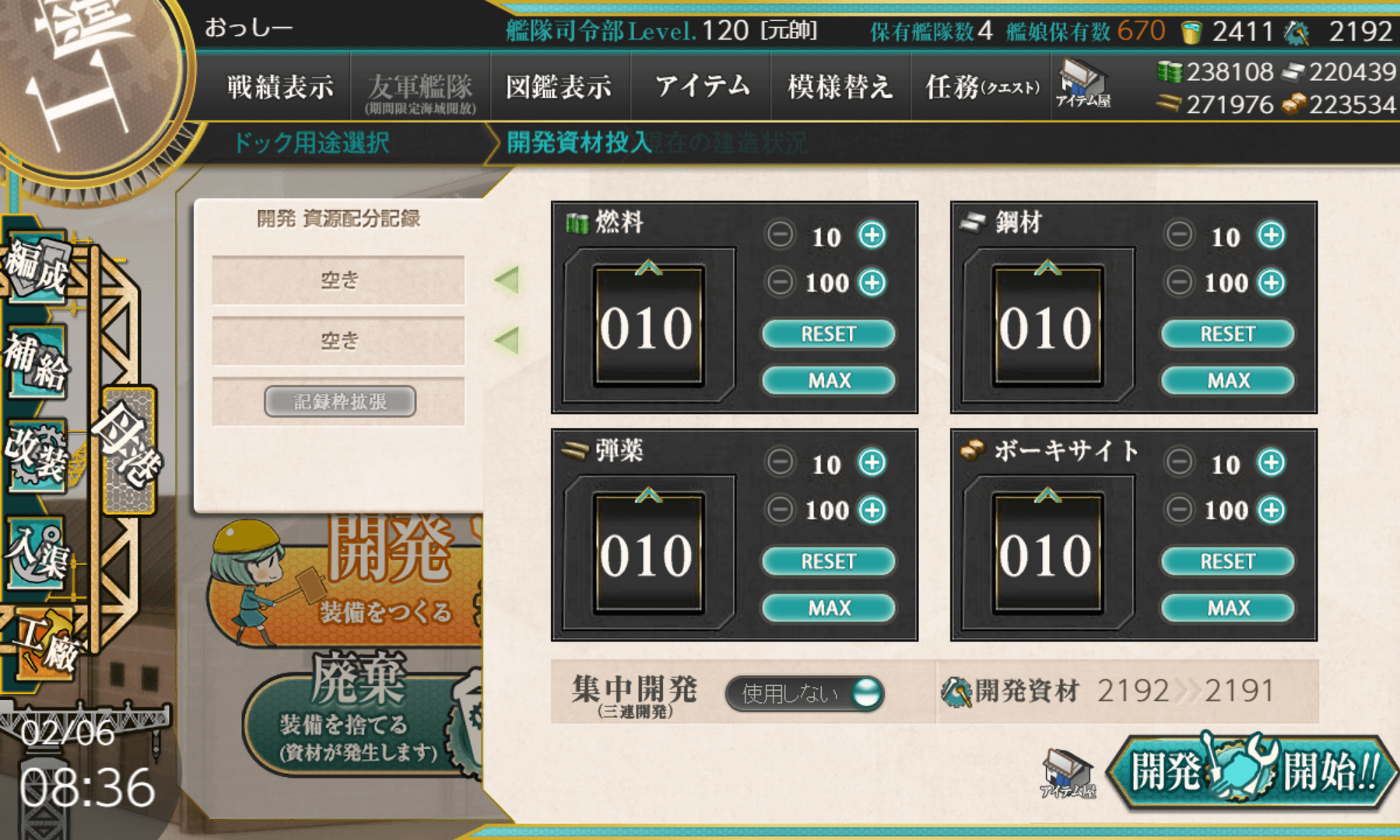Increase ammo (弾薬) by 100
Image resolution: width=1400 pixels, height=840 pixels.
pyautogui.click(x=872, y=510)
